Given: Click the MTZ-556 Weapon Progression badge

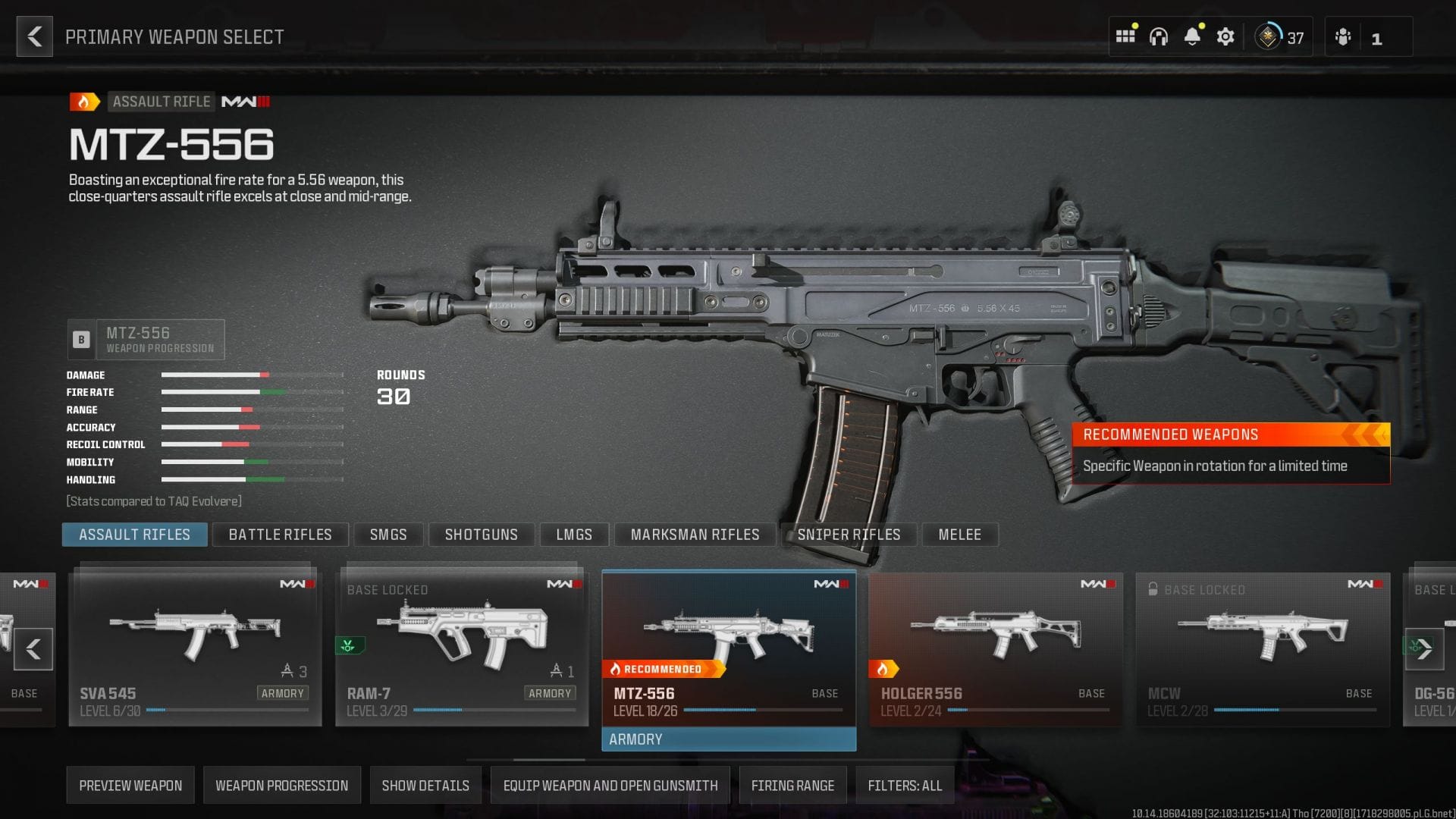Looking at the screenshot, I should tap(146, 339).
